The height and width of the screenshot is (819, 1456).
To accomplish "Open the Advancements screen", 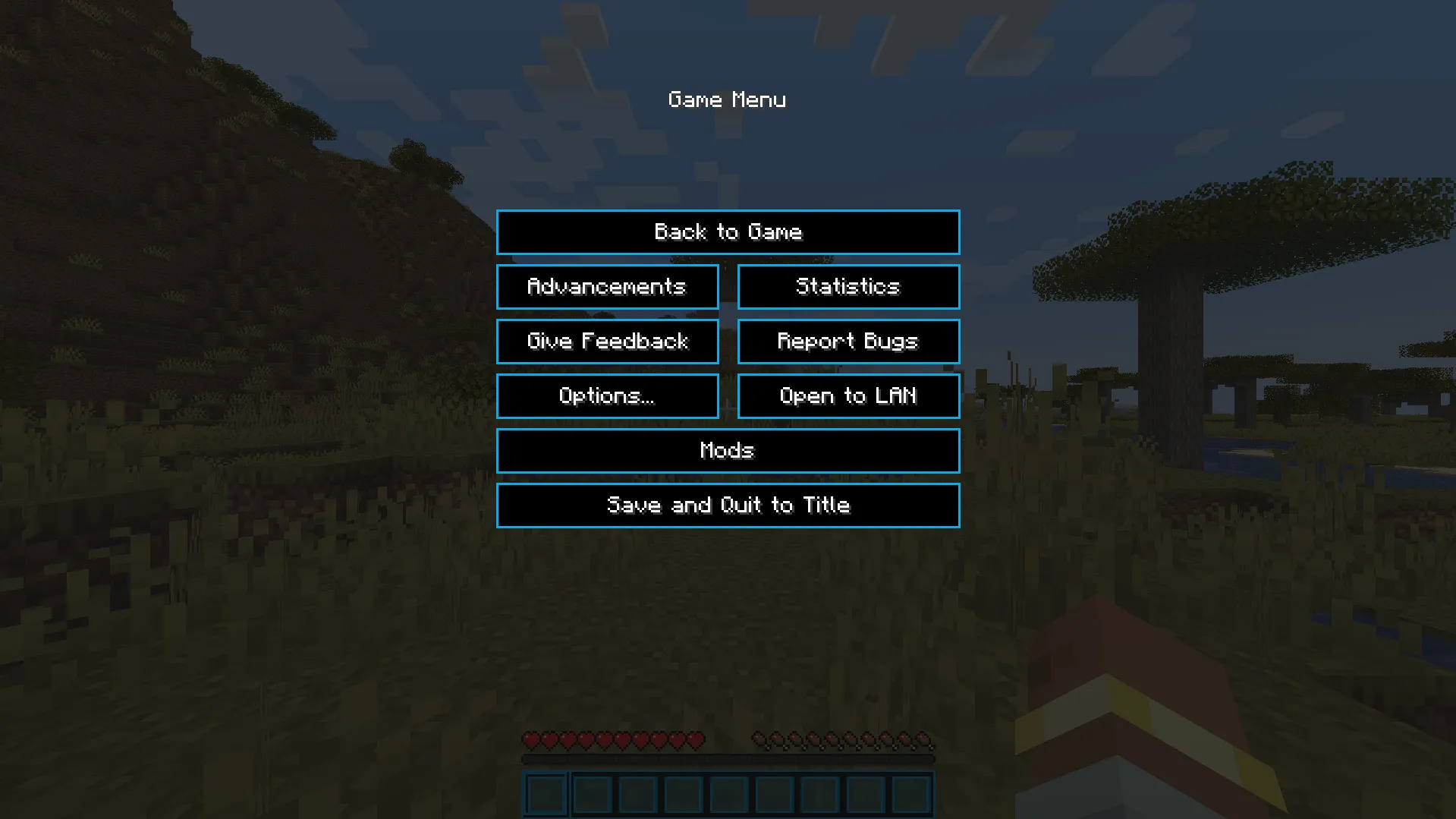I will tap(607, 287).
